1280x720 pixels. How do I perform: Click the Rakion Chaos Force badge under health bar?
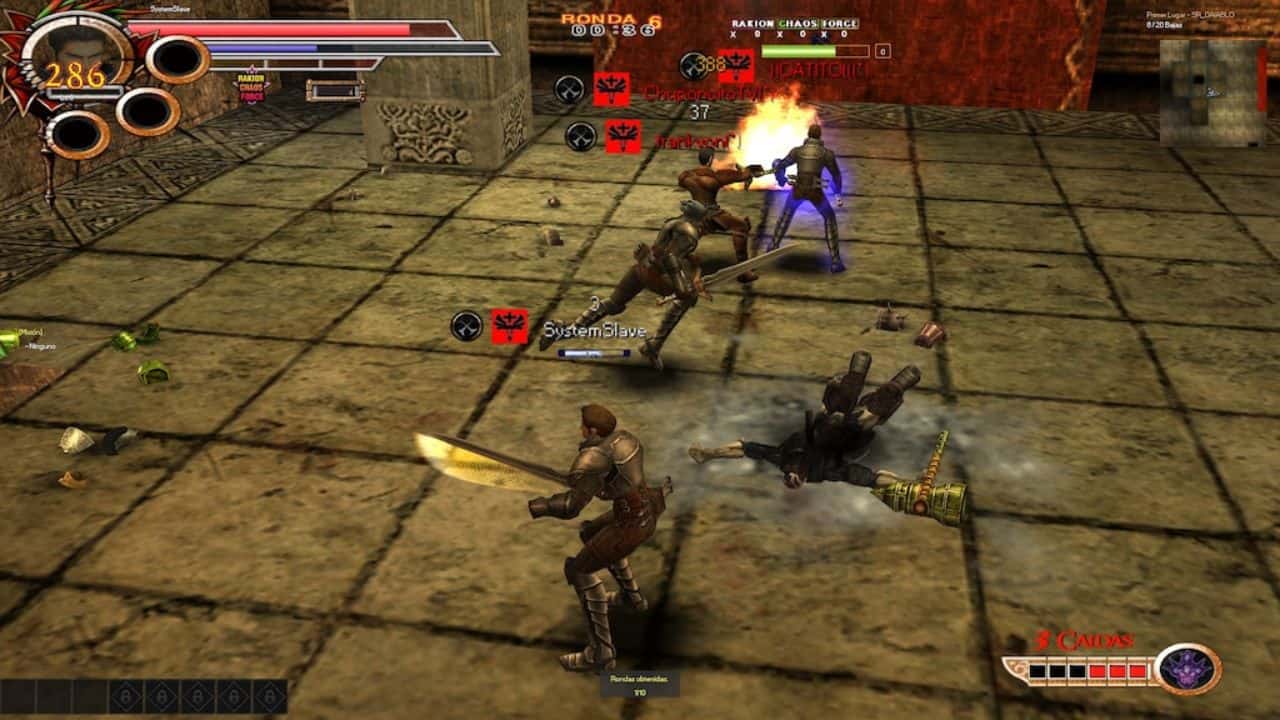point(252,88)
